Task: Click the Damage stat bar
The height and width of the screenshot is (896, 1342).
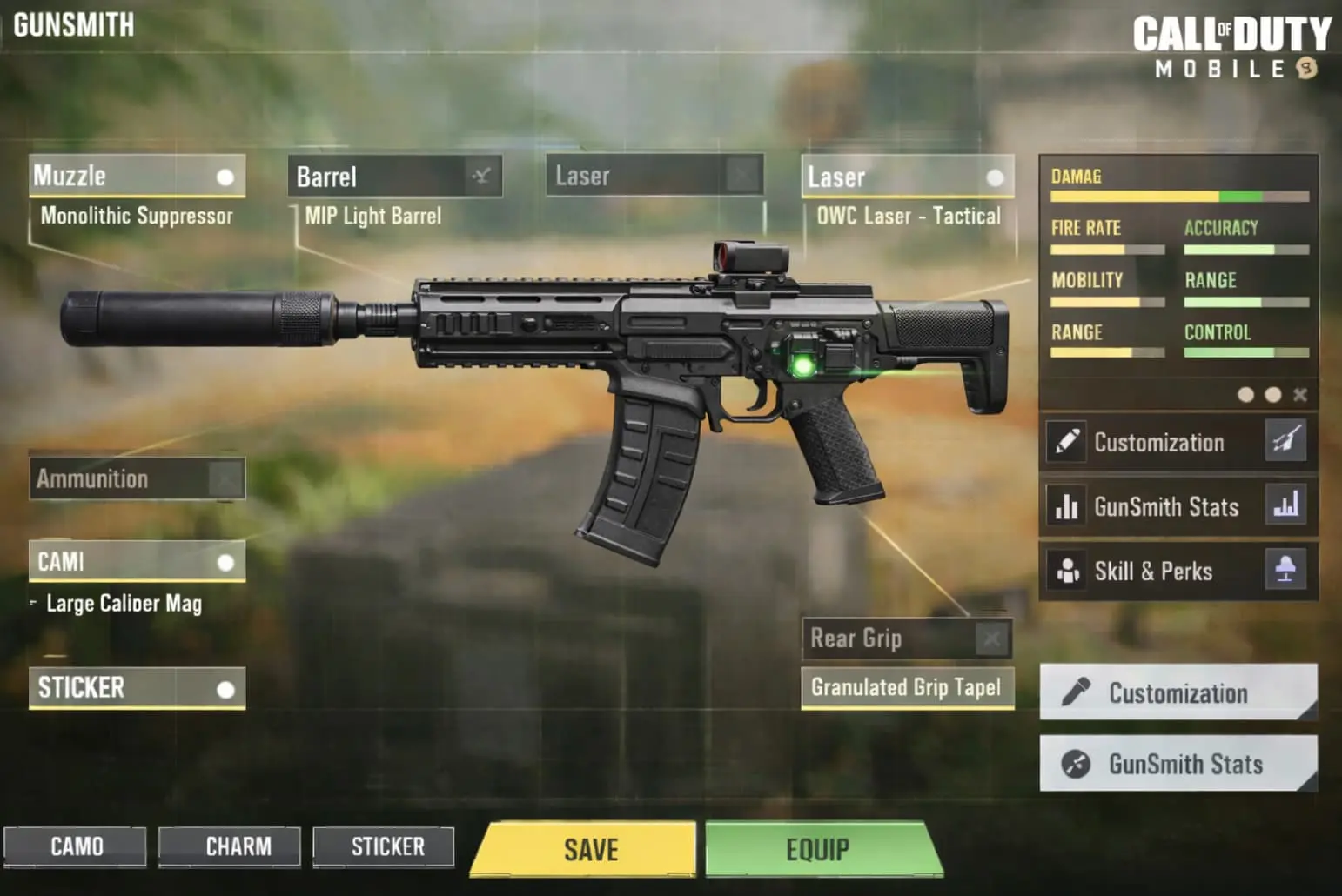Action: click(x=1179, y=196)
